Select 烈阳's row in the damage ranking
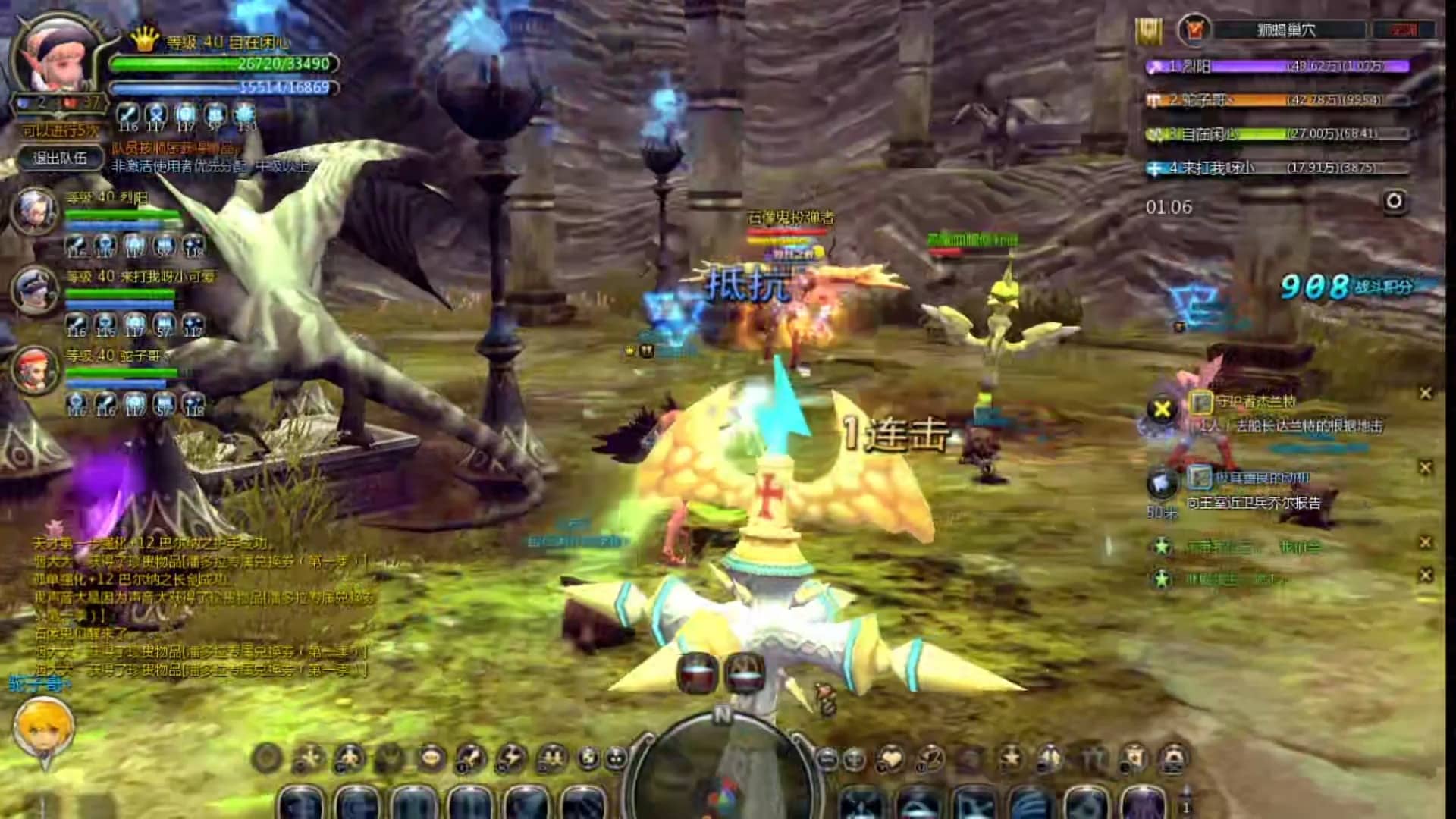Image resolution: width=1456 pixels, height=819 pixels. point(1278,67)
